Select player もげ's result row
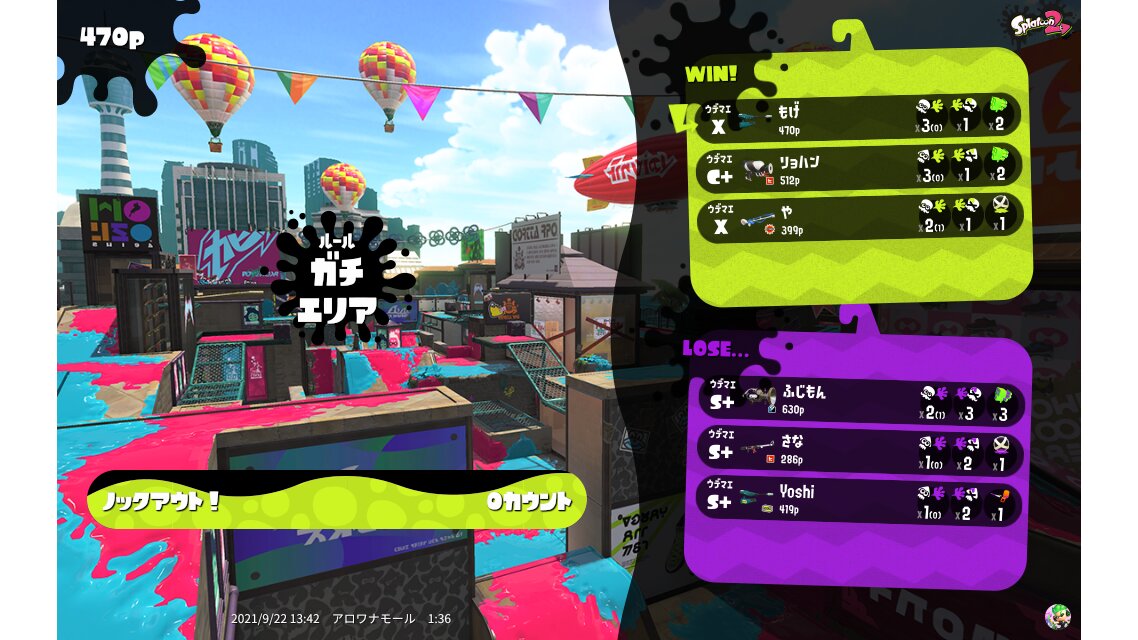 point(860,116)
